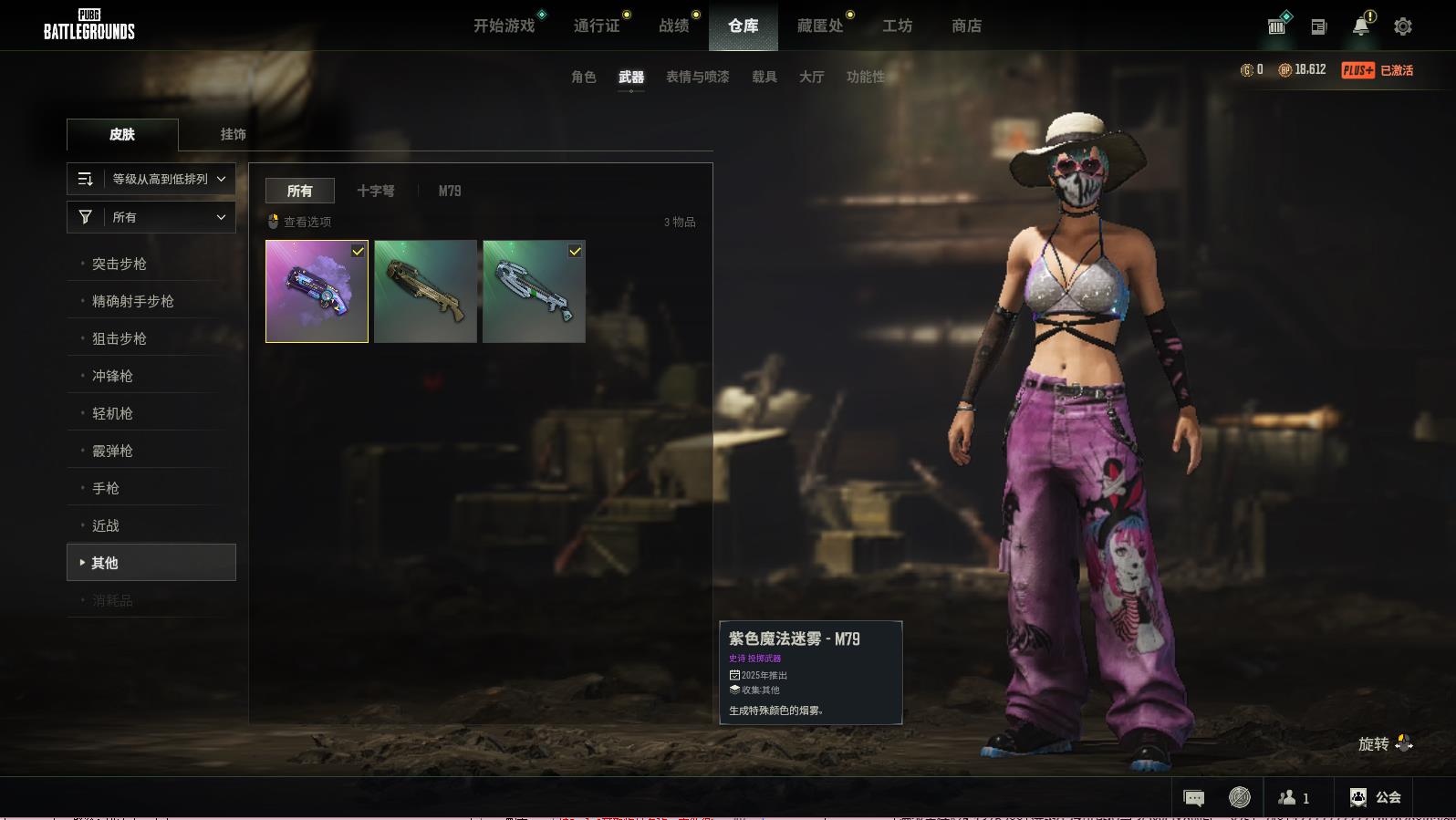
Task: Open the 战绩 (Career) tab
Action: coord(674,26)
